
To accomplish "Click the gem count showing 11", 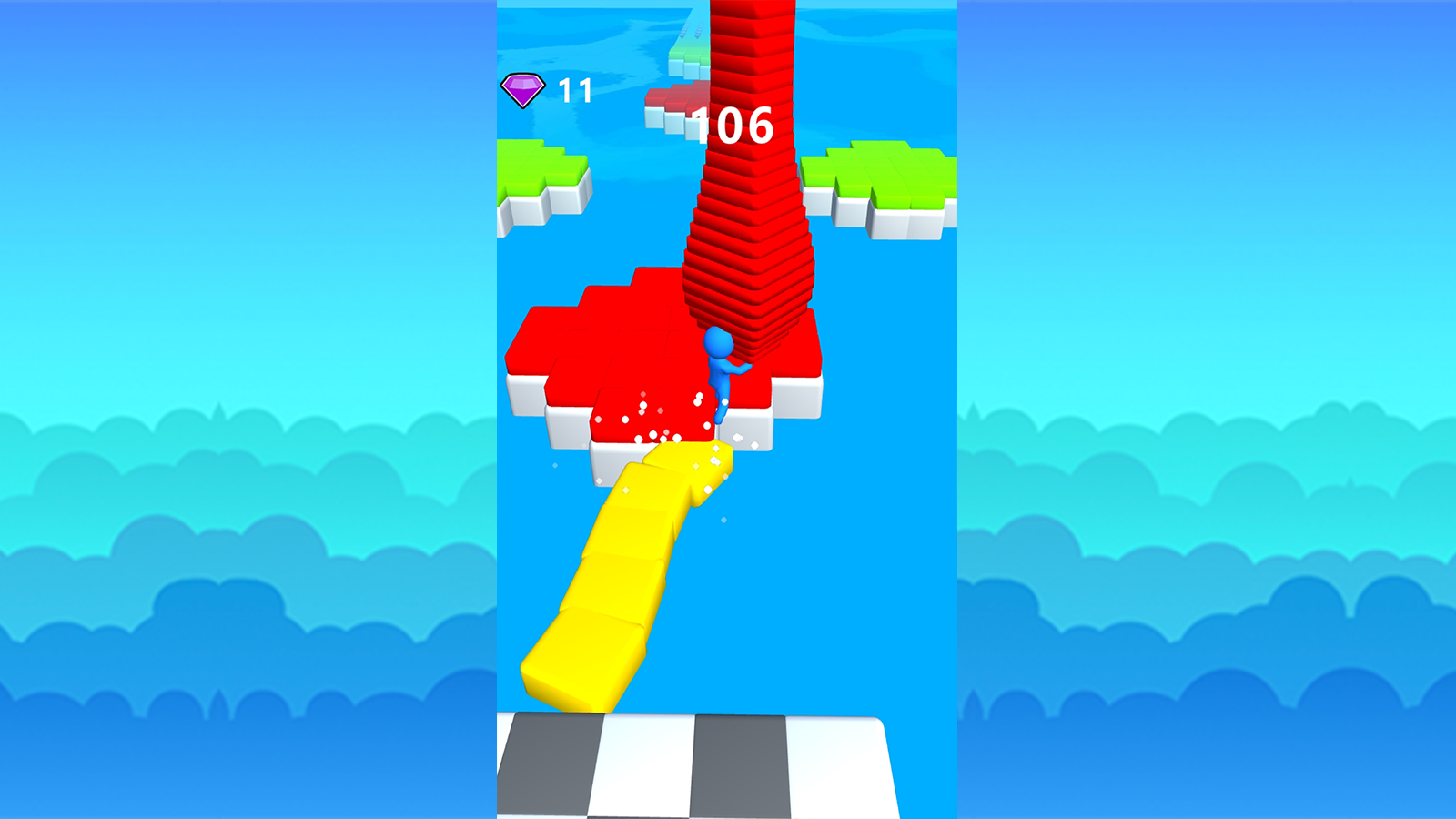I will tap(574, 89).
